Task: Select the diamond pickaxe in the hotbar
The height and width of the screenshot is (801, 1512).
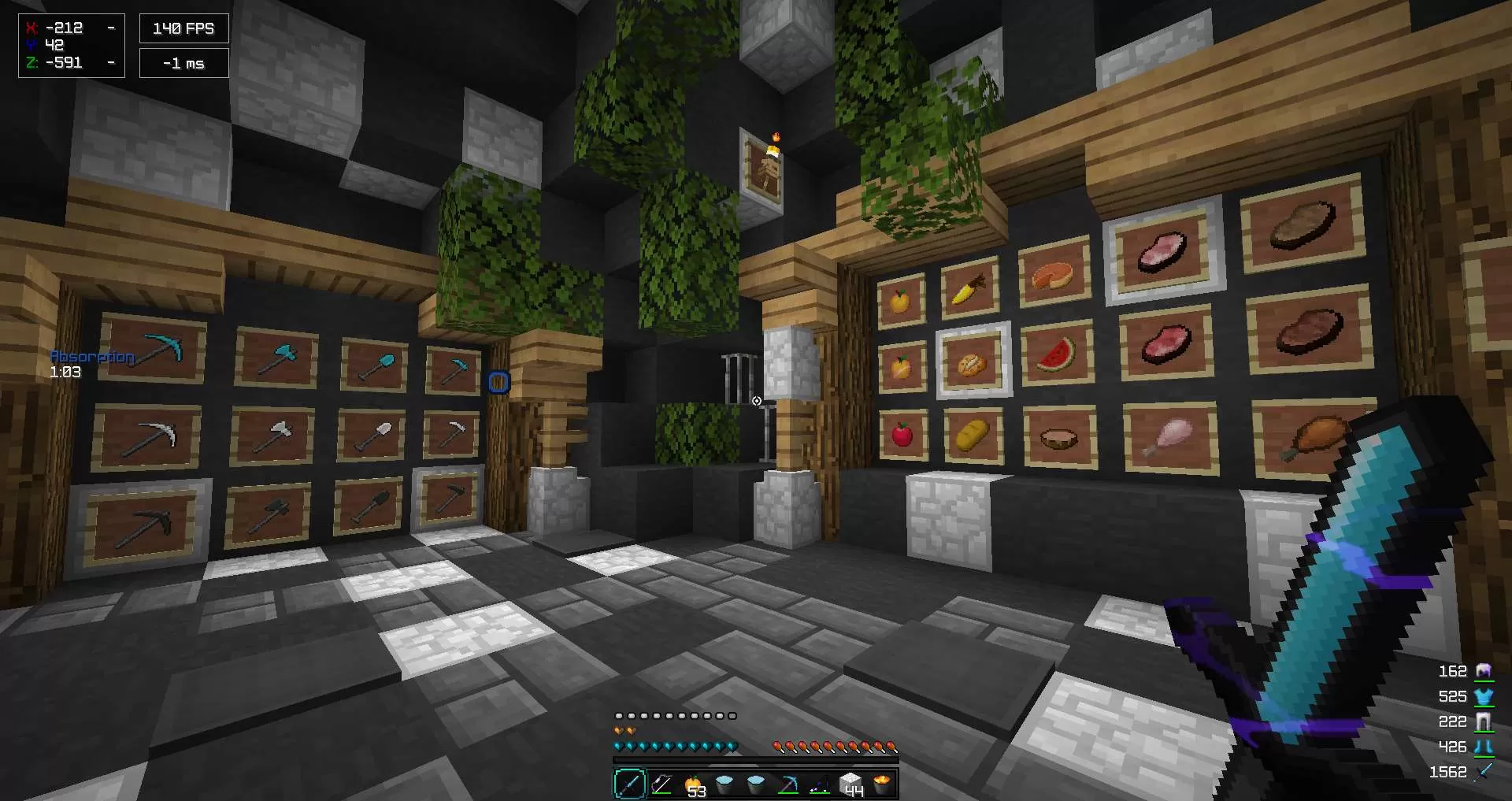Action: [x=787, y=784]
